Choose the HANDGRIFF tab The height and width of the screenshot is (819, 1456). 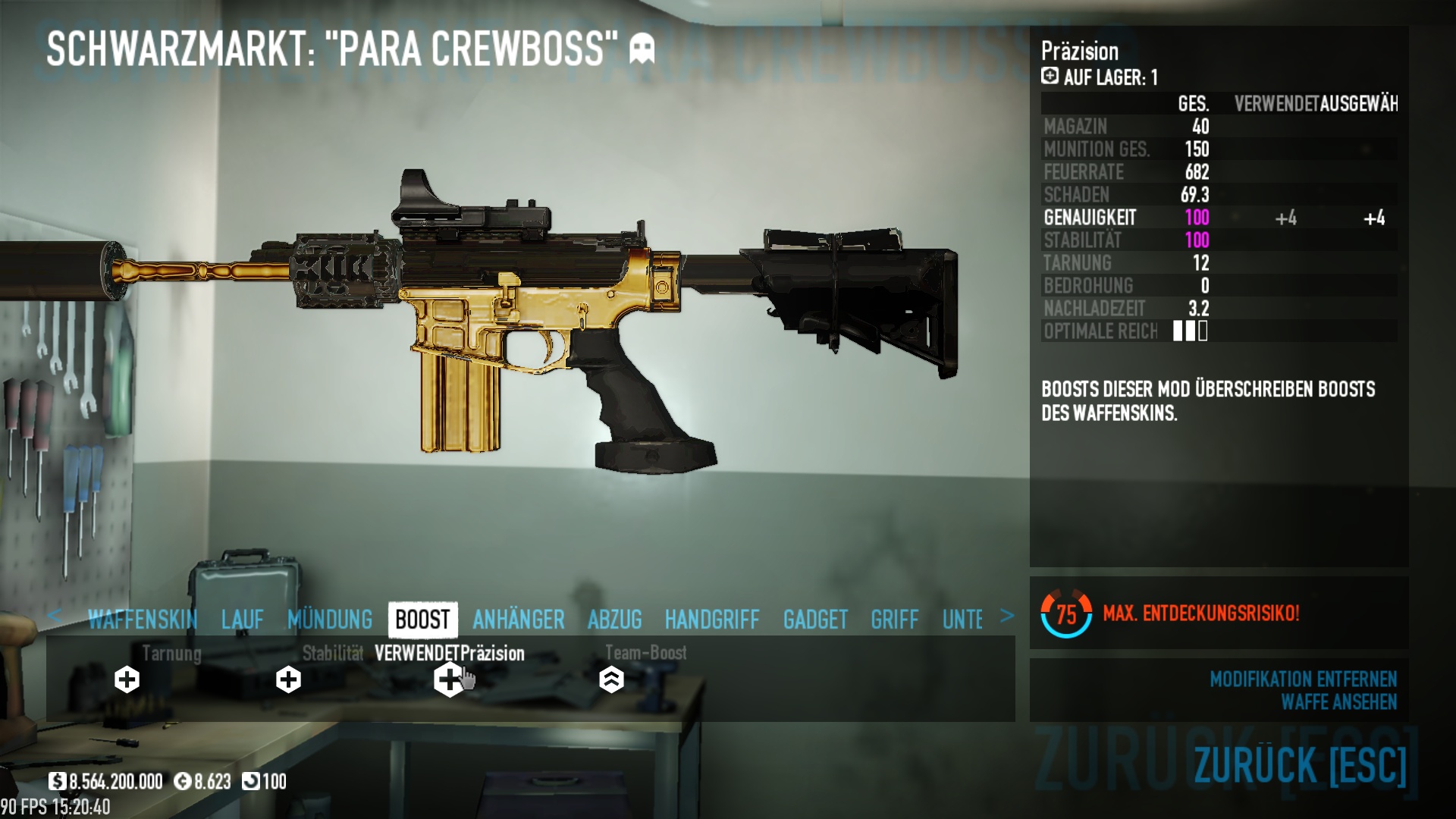click(x=712, y=620)
